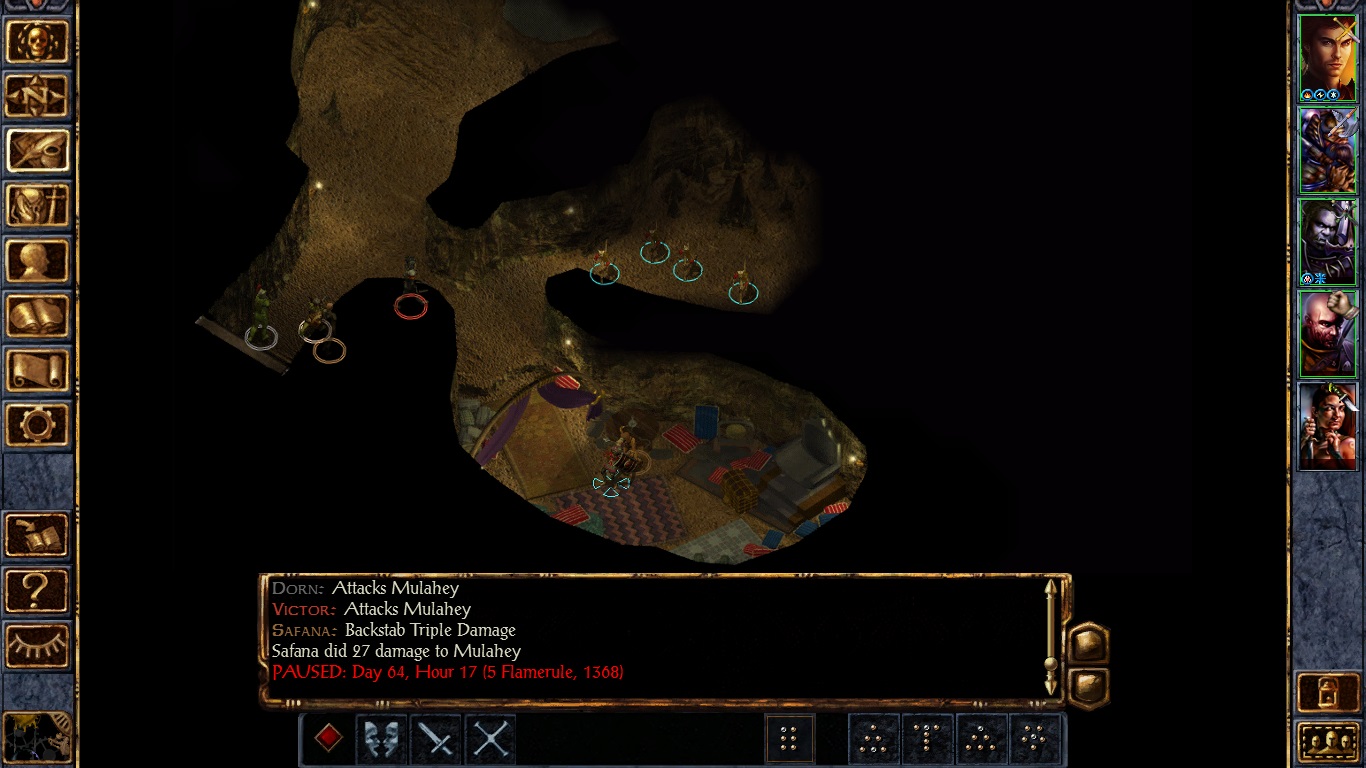Viewport: 1366px width, 768px height.
Task: Select the woman portrait at the bottom
Action: 1327,426
